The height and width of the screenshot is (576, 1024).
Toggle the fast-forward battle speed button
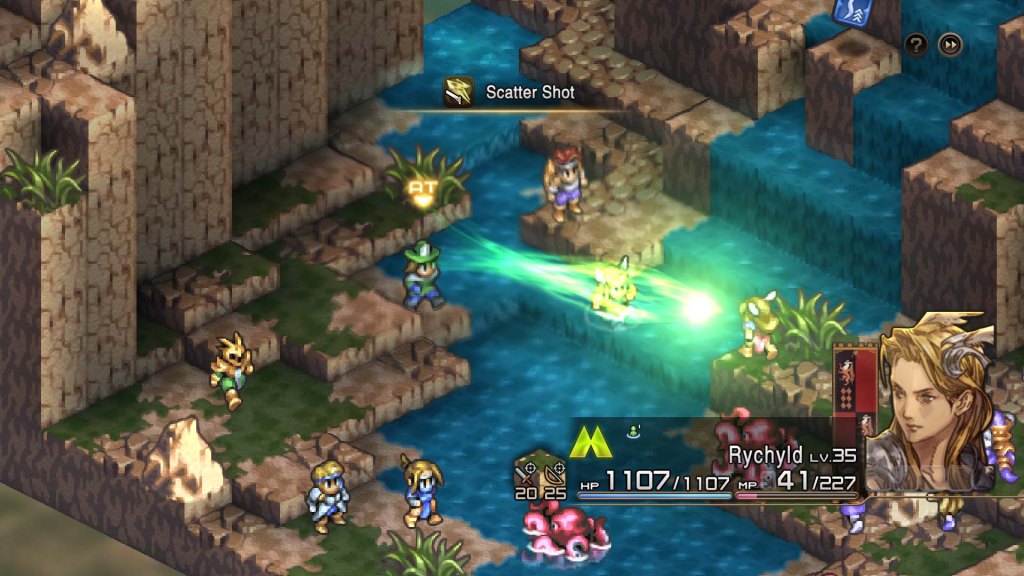click(950, 44)
